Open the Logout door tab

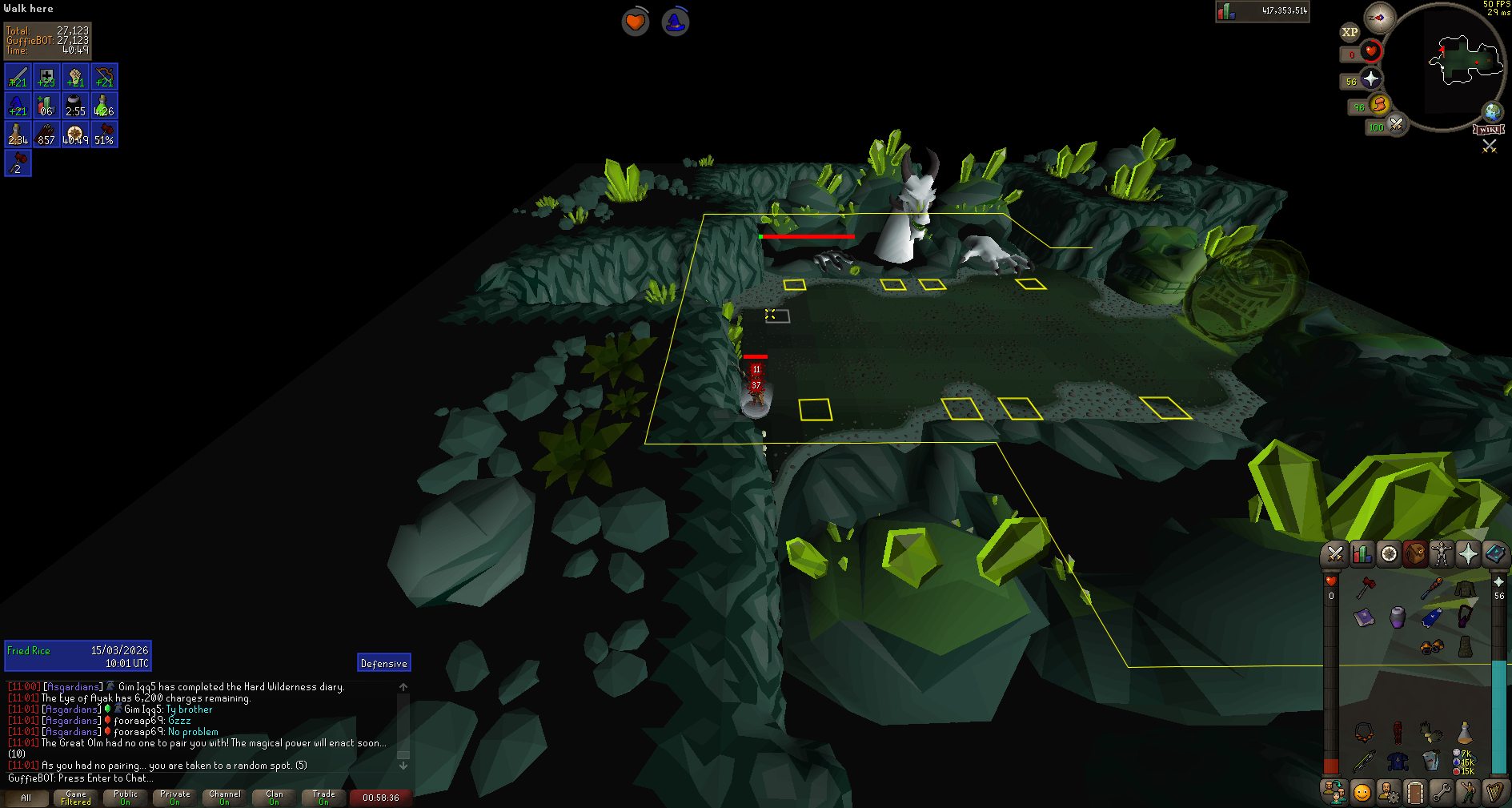(x=1415, y=793)
